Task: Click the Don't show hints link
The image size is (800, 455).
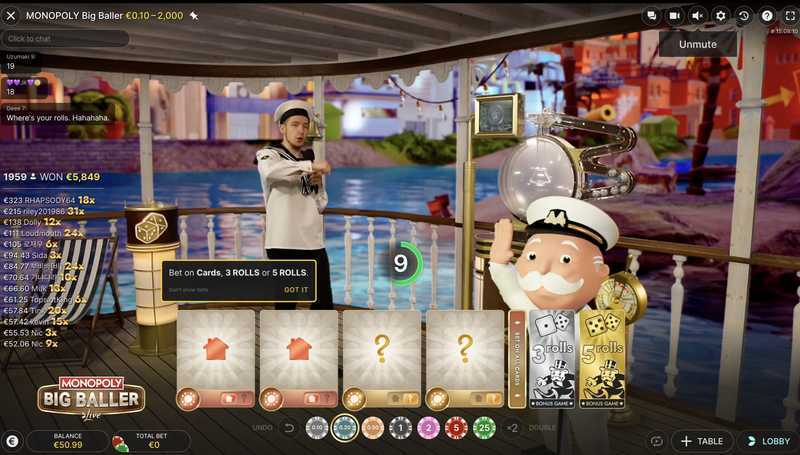Action: click(188, 290)
